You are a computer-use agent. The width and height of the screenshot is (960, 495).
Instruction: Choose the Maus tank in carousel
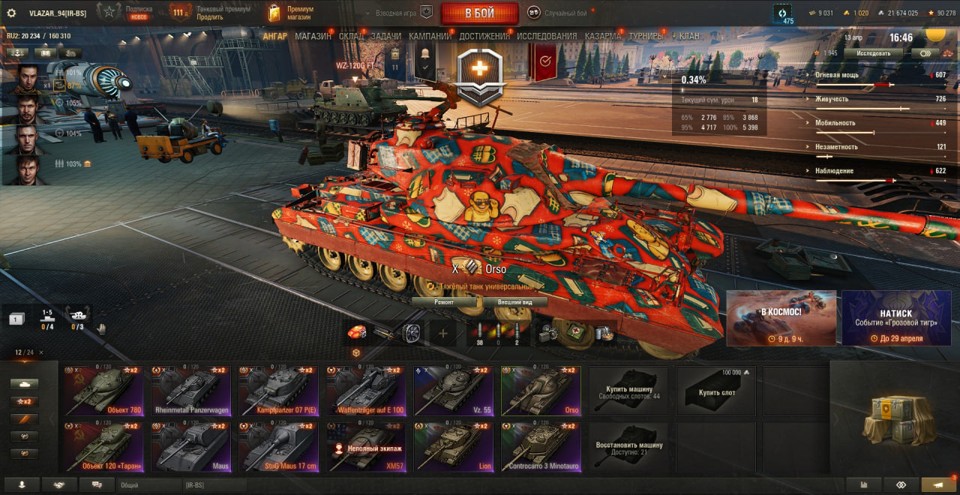(190, 446)
